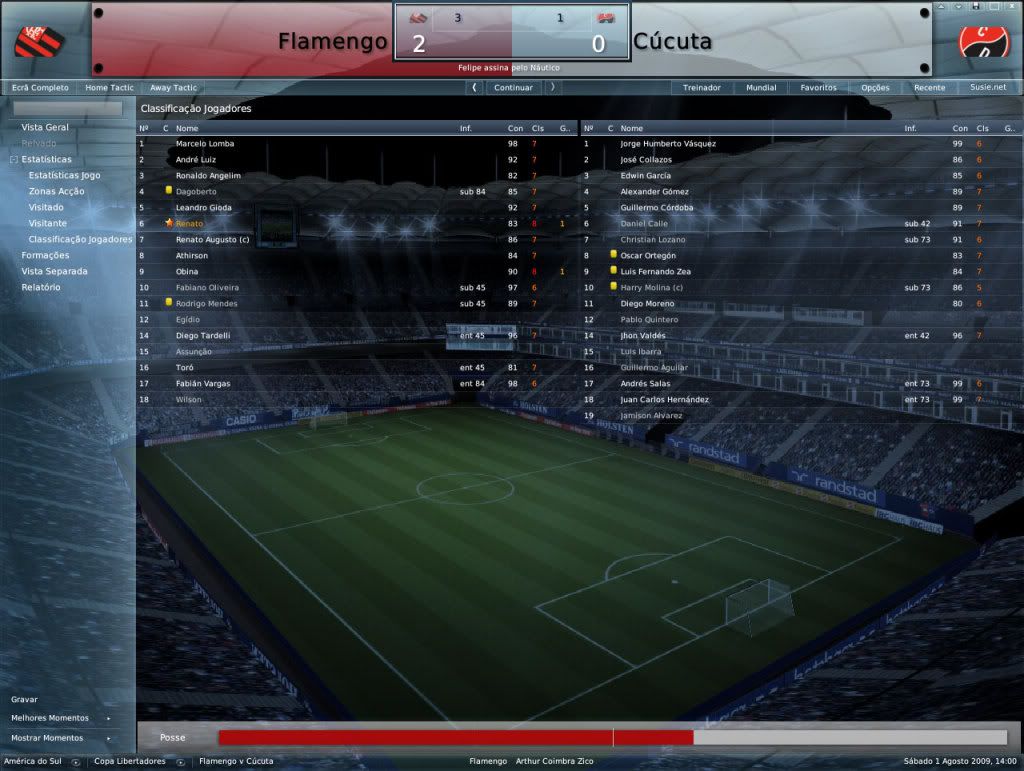Open the Formações section
The width and height of the screenshot is (1024, 771).
point(46,256)
